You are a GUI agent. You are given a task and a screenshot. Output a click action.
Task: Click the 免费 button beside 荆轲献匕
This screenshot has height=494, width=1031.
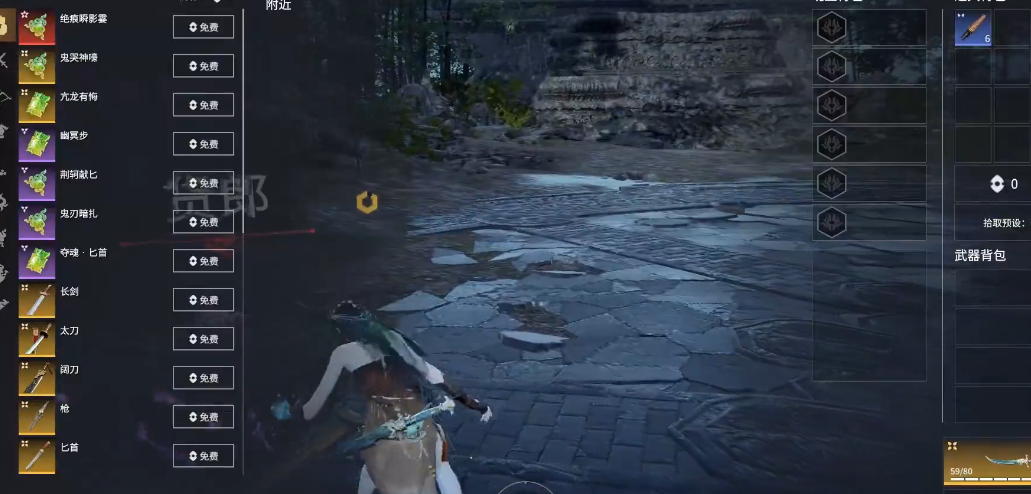203,183
